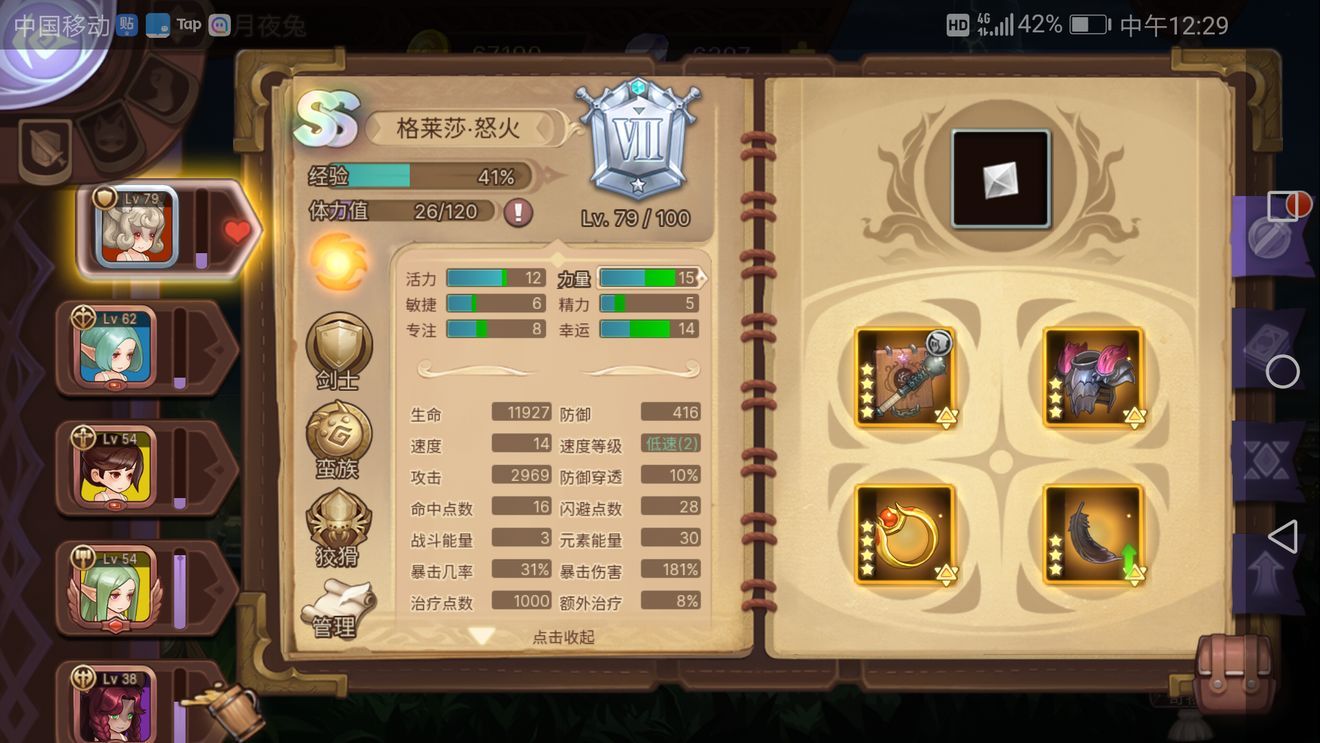Image resolution: width=1320 pixels, height=743 pixels.
Task: Click the 低速(2) speed rating label
Action: coord(672,443)
